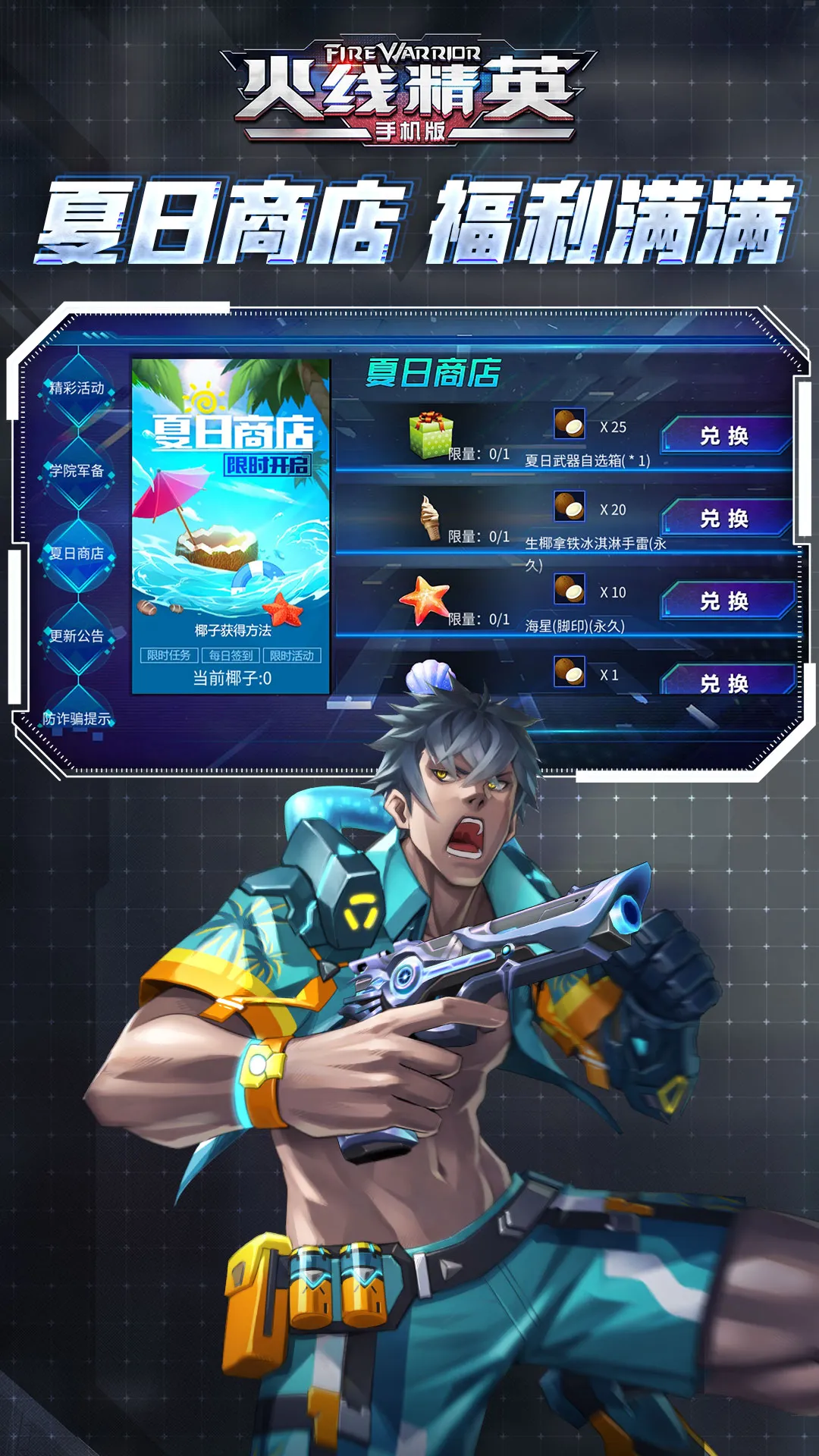819x1456 pixels.
Task: Open the 限时任务 coconut method
Action: [x=169, y=655]
